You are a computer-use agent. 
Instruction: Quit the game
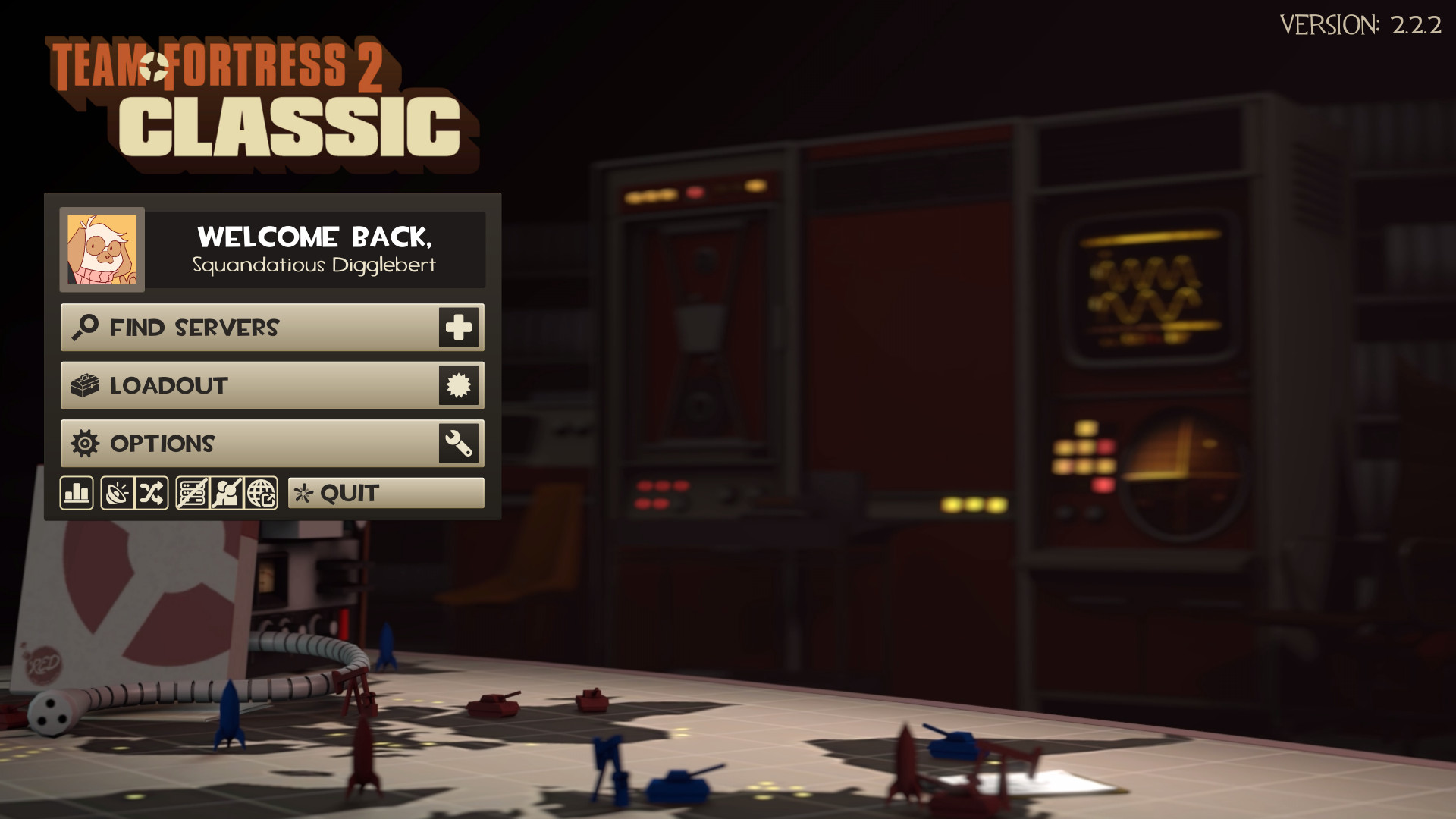point(349,493)
